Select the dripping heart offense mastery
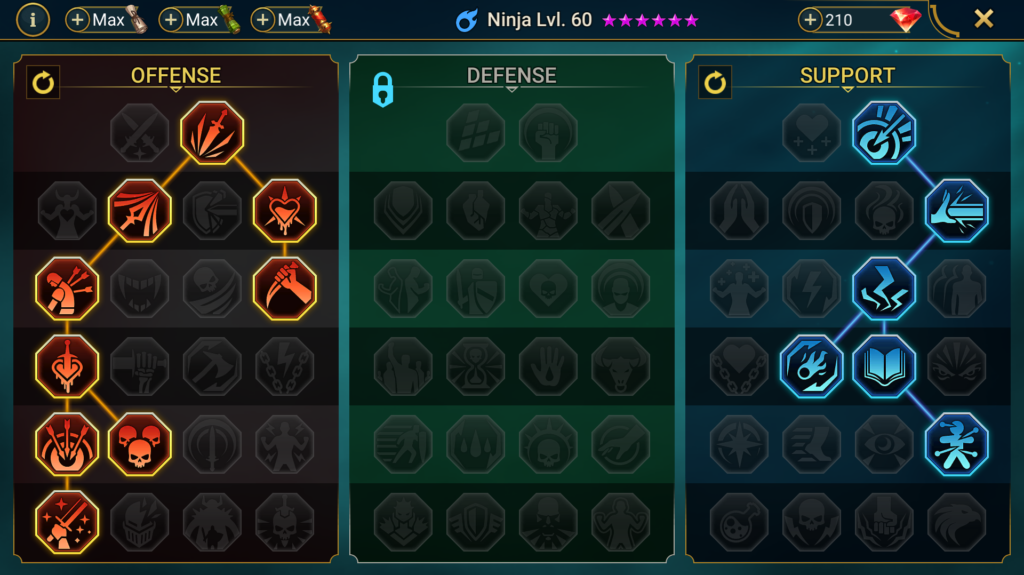Screen dimensions: 1024x575 (x=284, y=211)
